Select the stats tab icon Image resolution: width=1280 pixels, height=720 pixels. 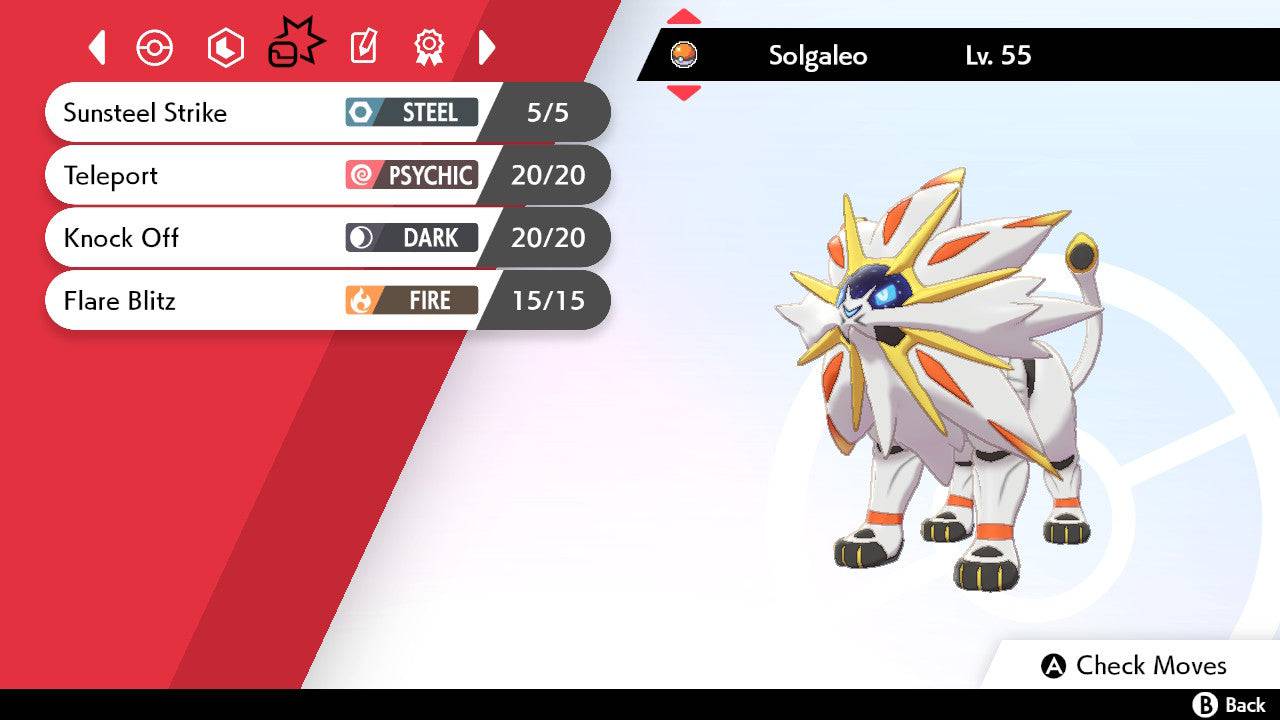[x=225, y=47]
